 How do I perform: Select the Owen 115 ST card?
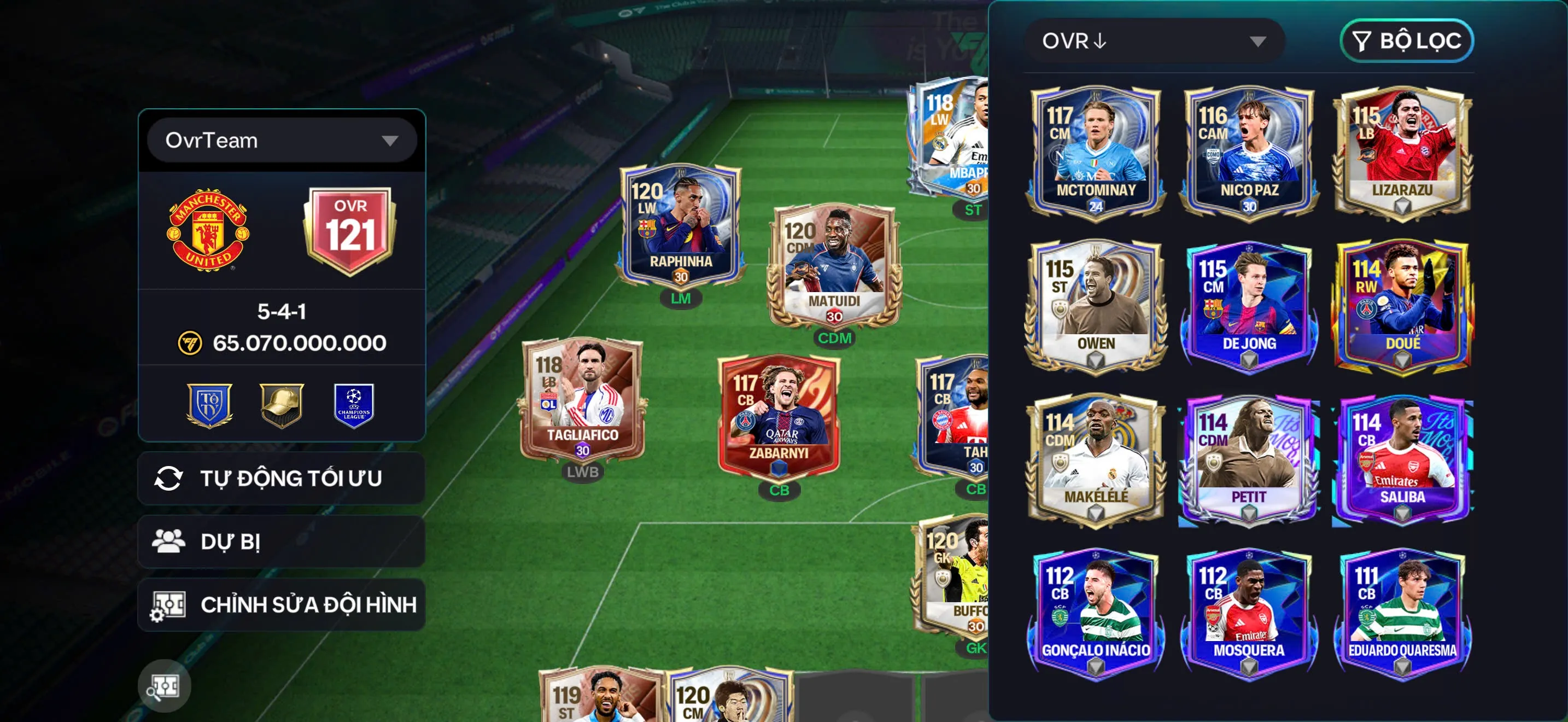tap(1096, 305)
